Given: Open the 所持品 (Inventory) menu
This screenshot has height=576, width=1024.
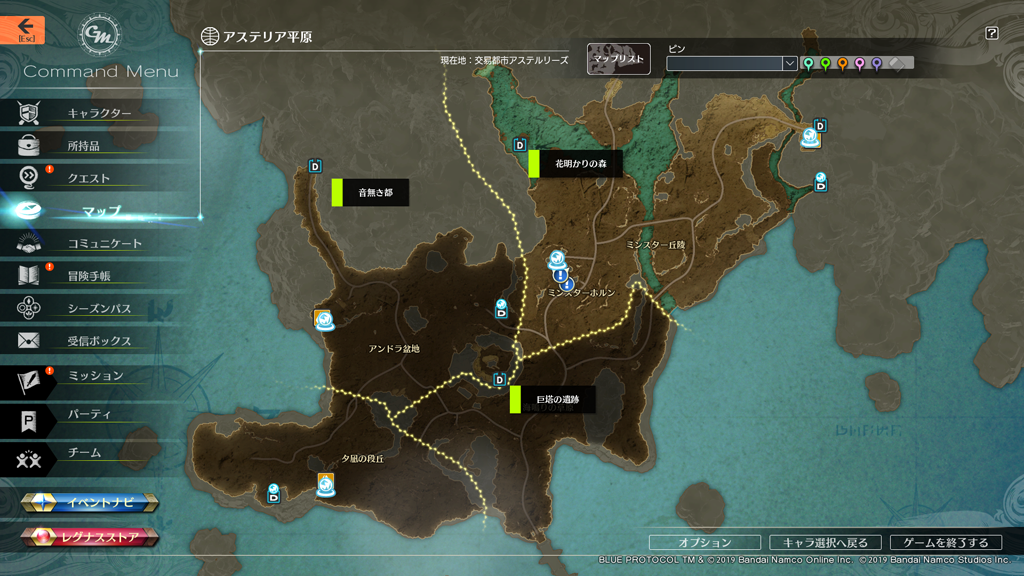Looking at the screenshot, I should [83, 146].
